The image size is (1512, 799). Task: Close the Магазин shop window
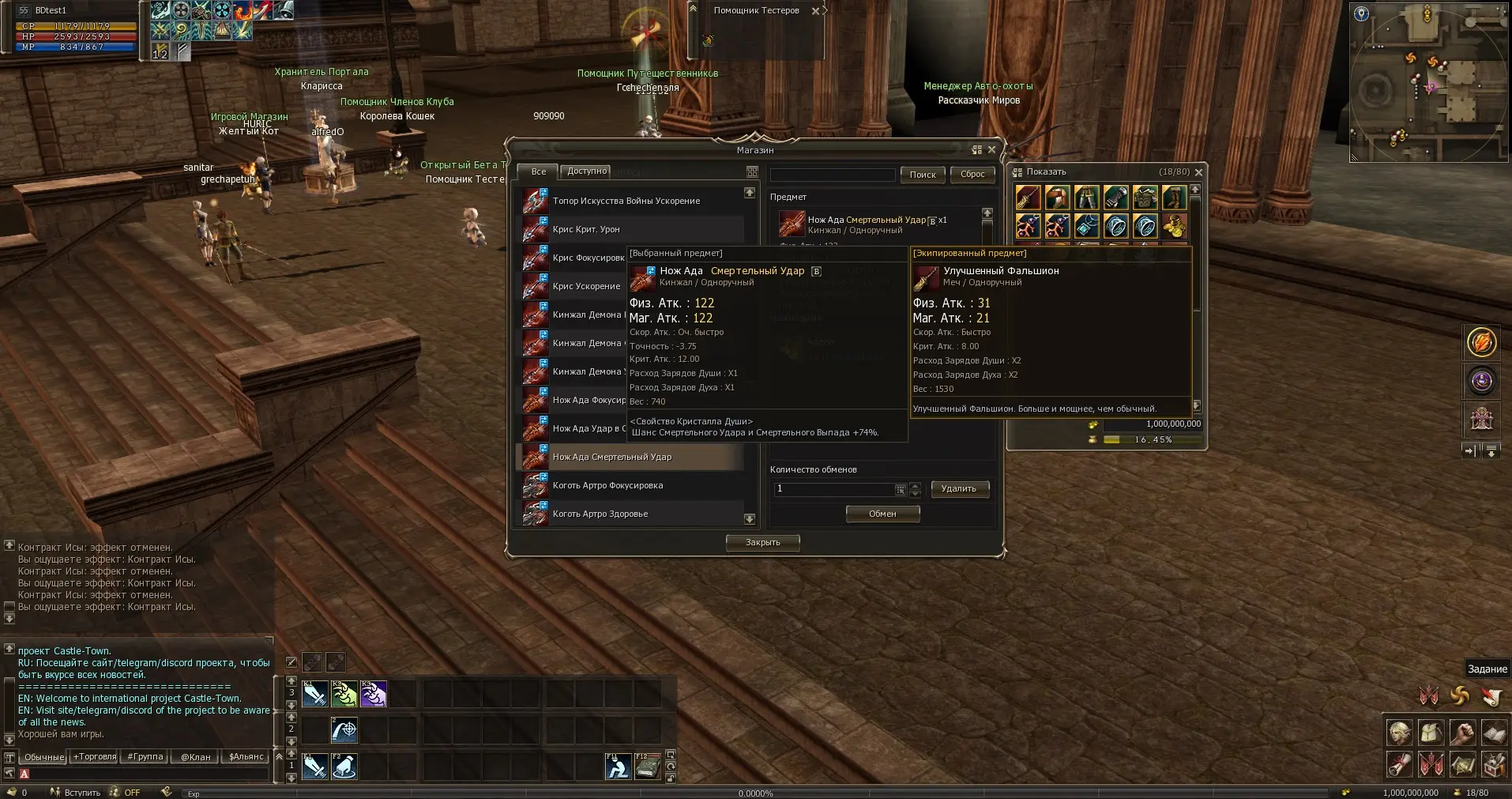(991, 149)
